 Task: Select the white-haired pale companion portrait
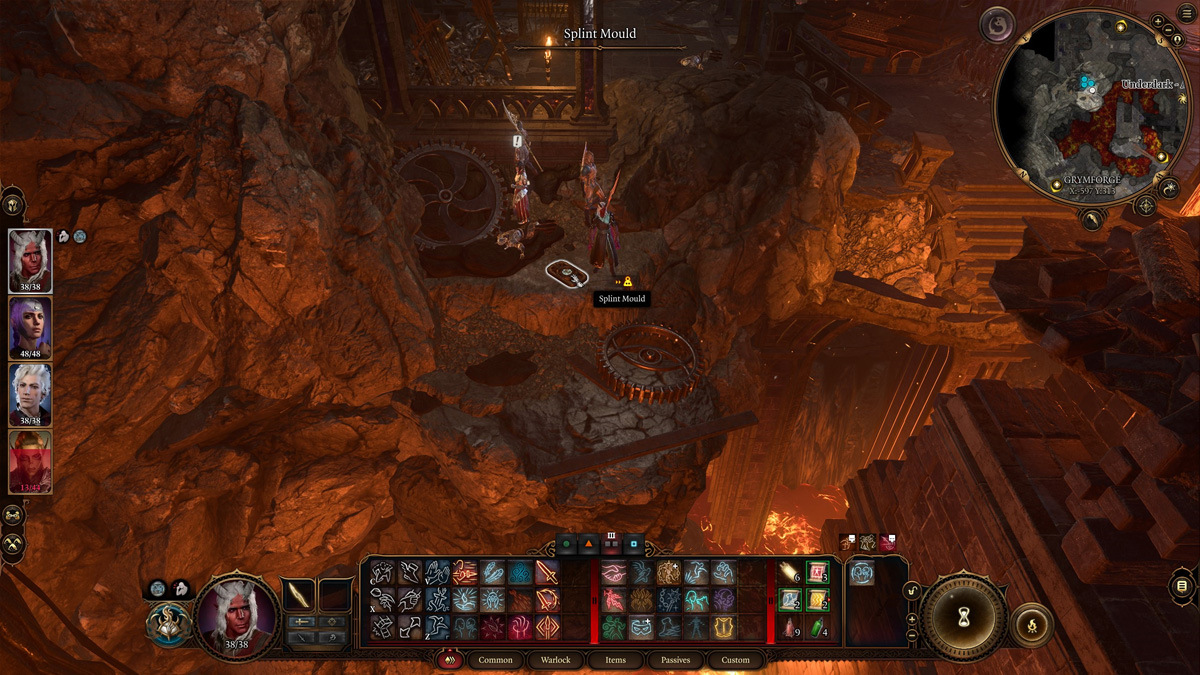[x=30, y=393]
